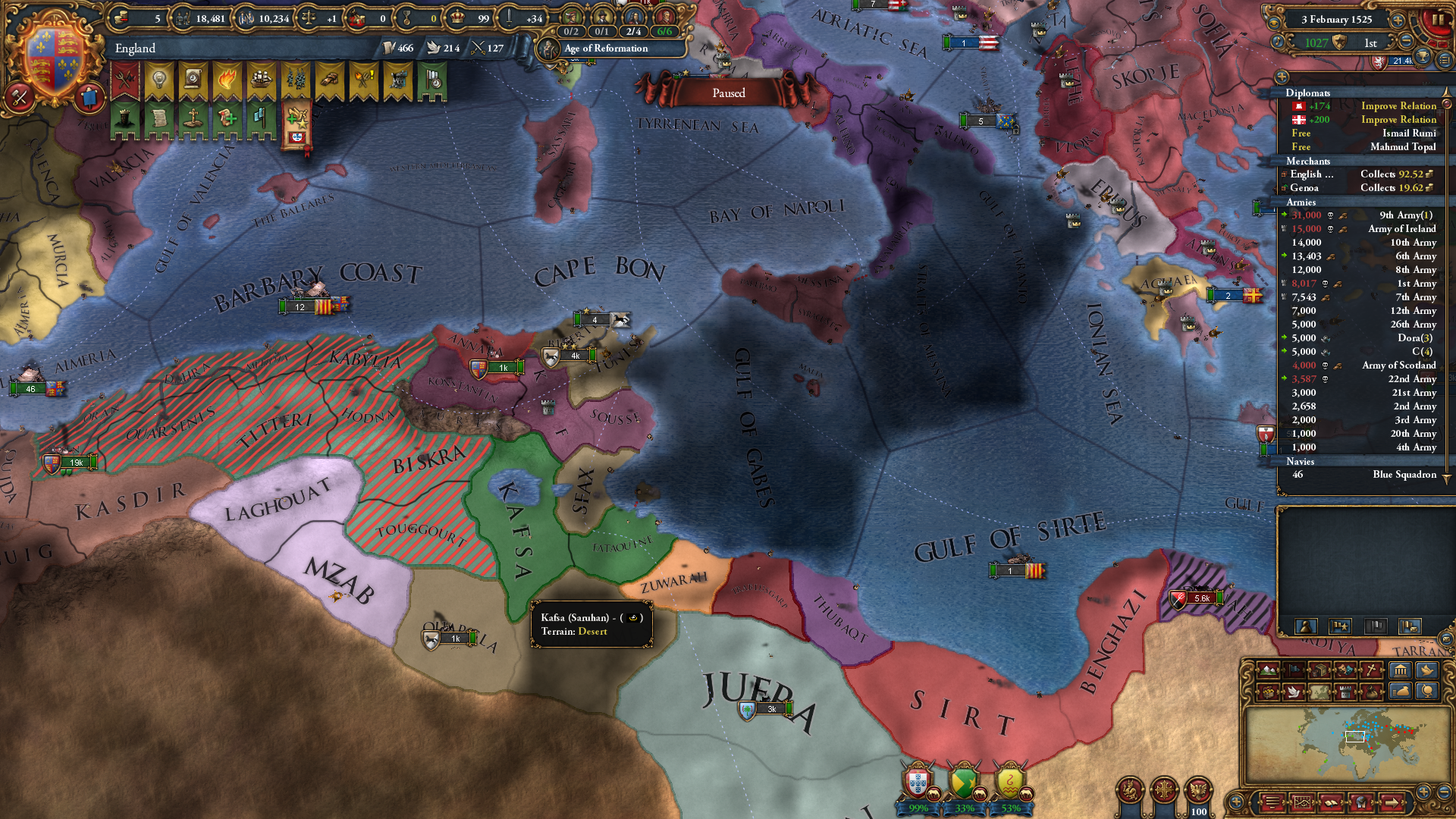The width and height of the screenshot is (1456, 819).
Task: Open the terrain map mode
Action: [1268, 671]
